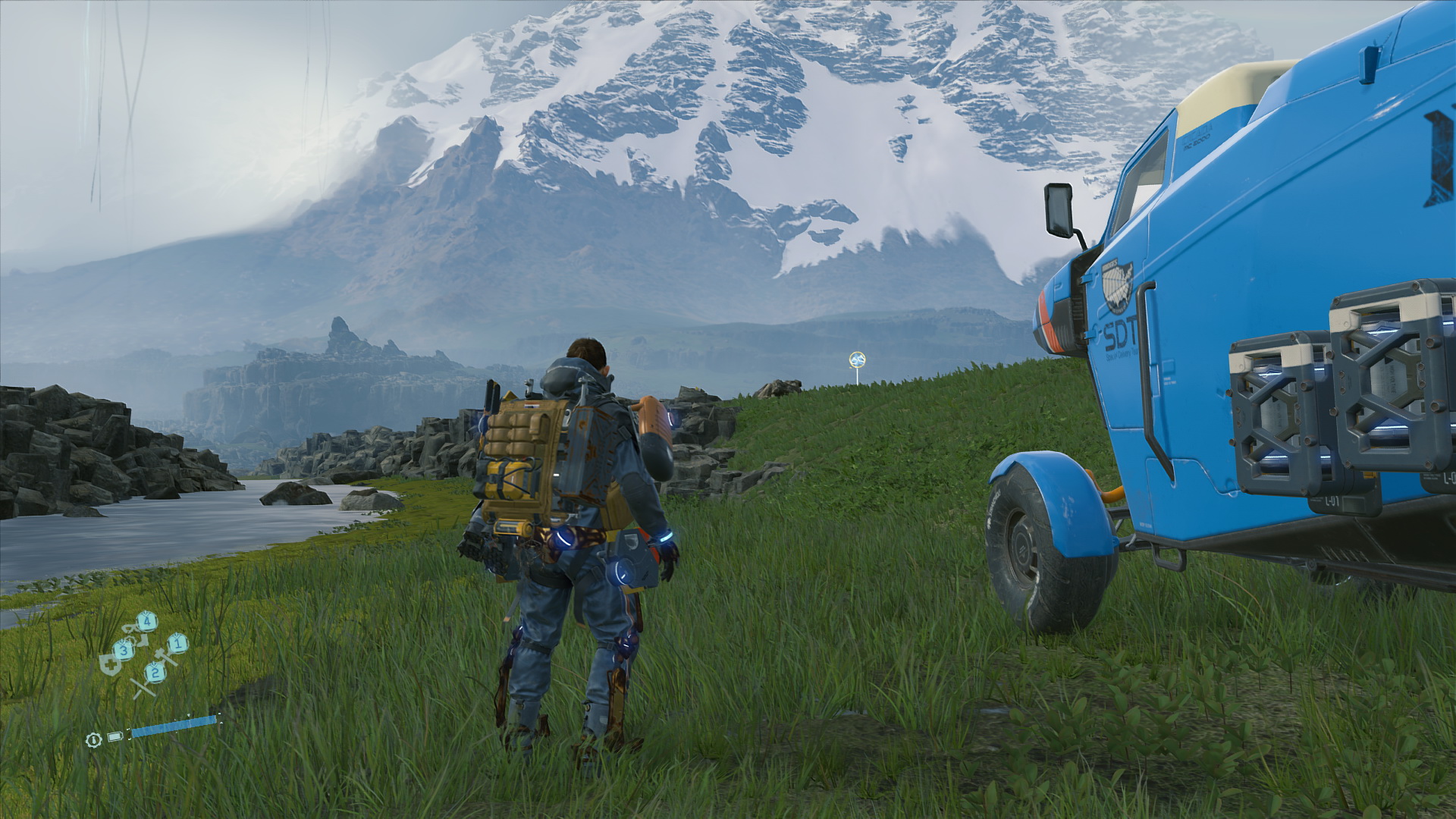This screenshot has width=1456, height=819.
Task: Select the yellow-ringed mountain sign marker
Action: coord(858,359)
